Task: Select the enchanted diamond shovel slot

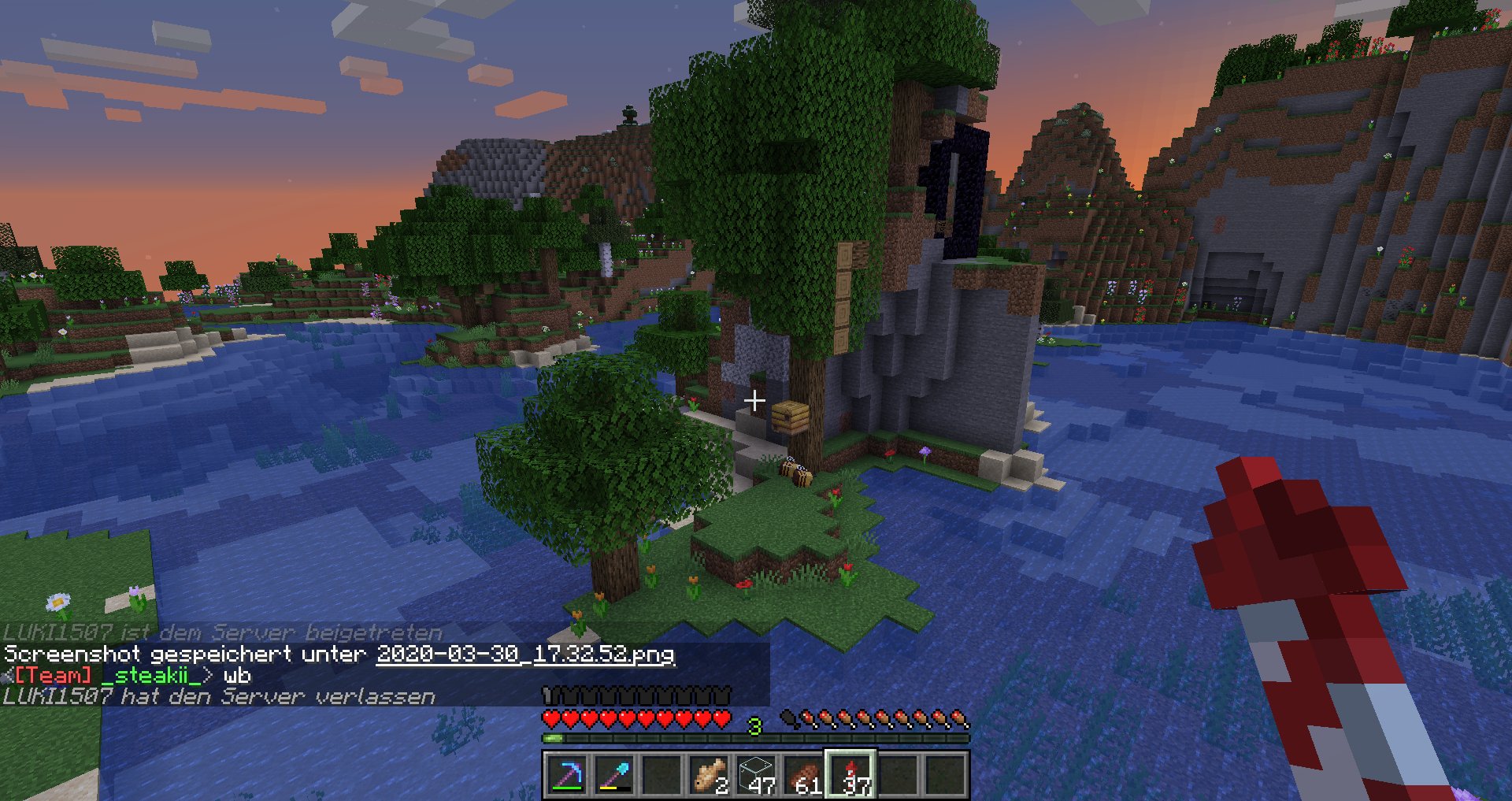Action: pyautogui.click(x=613, y=775)
